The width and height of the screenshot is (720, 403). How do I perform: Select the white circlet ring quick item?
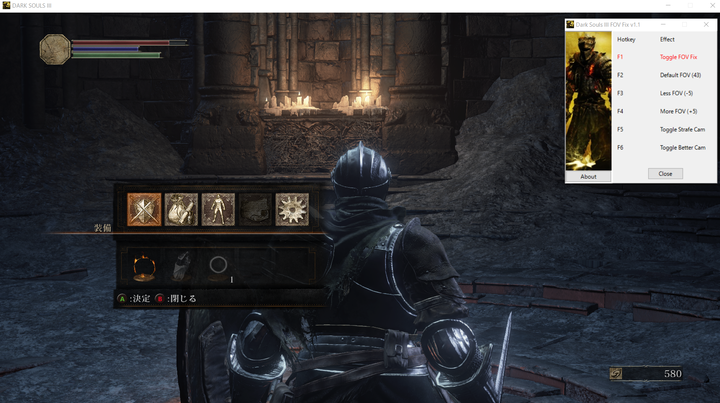(x=217, y=266)
